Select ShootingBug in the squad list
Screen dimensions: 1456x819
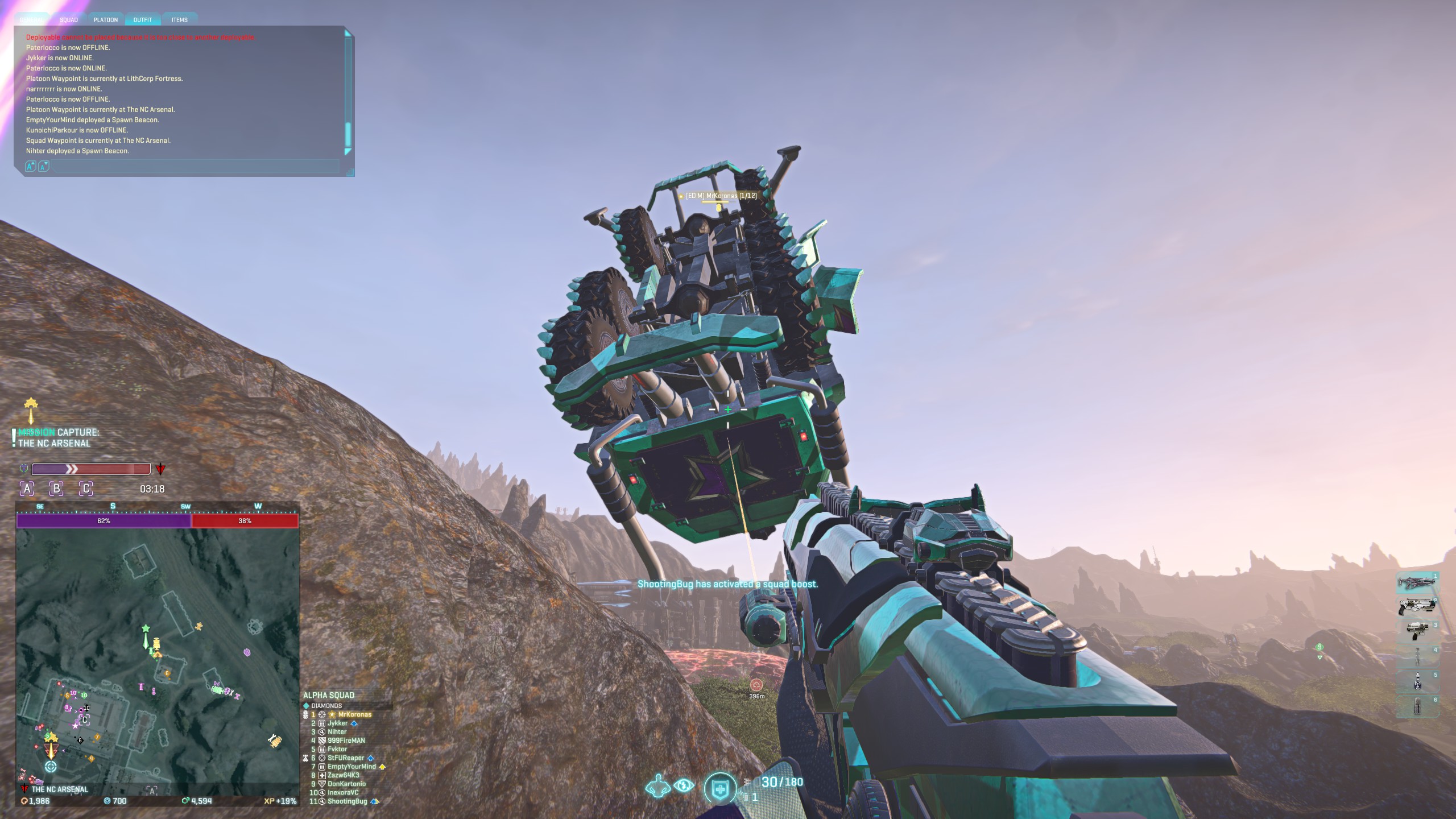pyautogui.click(x=347, y=801)
